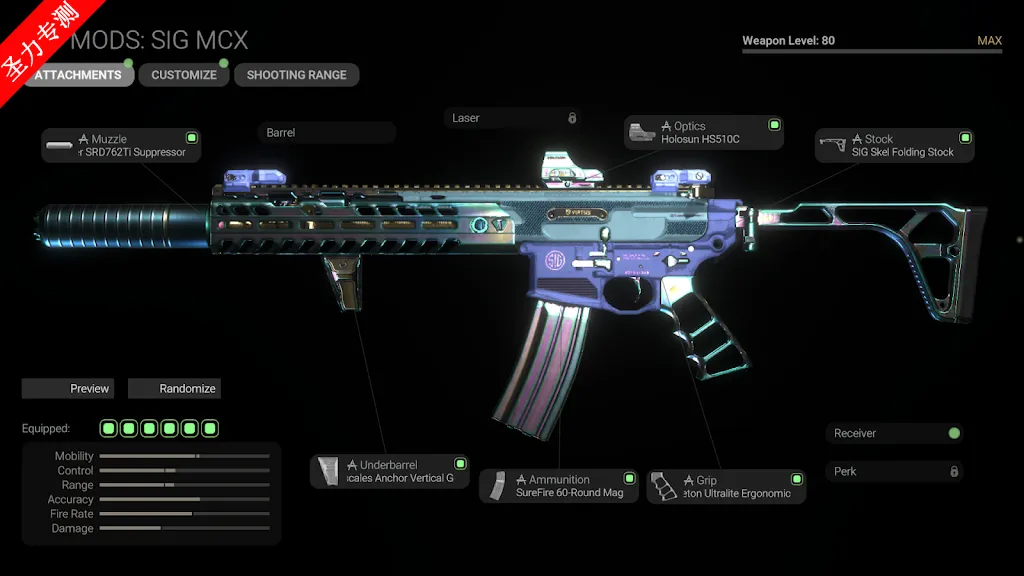Select the Grip attachment slot
The height and width of the screenshot is (576, 1024).
pos(726,486)
